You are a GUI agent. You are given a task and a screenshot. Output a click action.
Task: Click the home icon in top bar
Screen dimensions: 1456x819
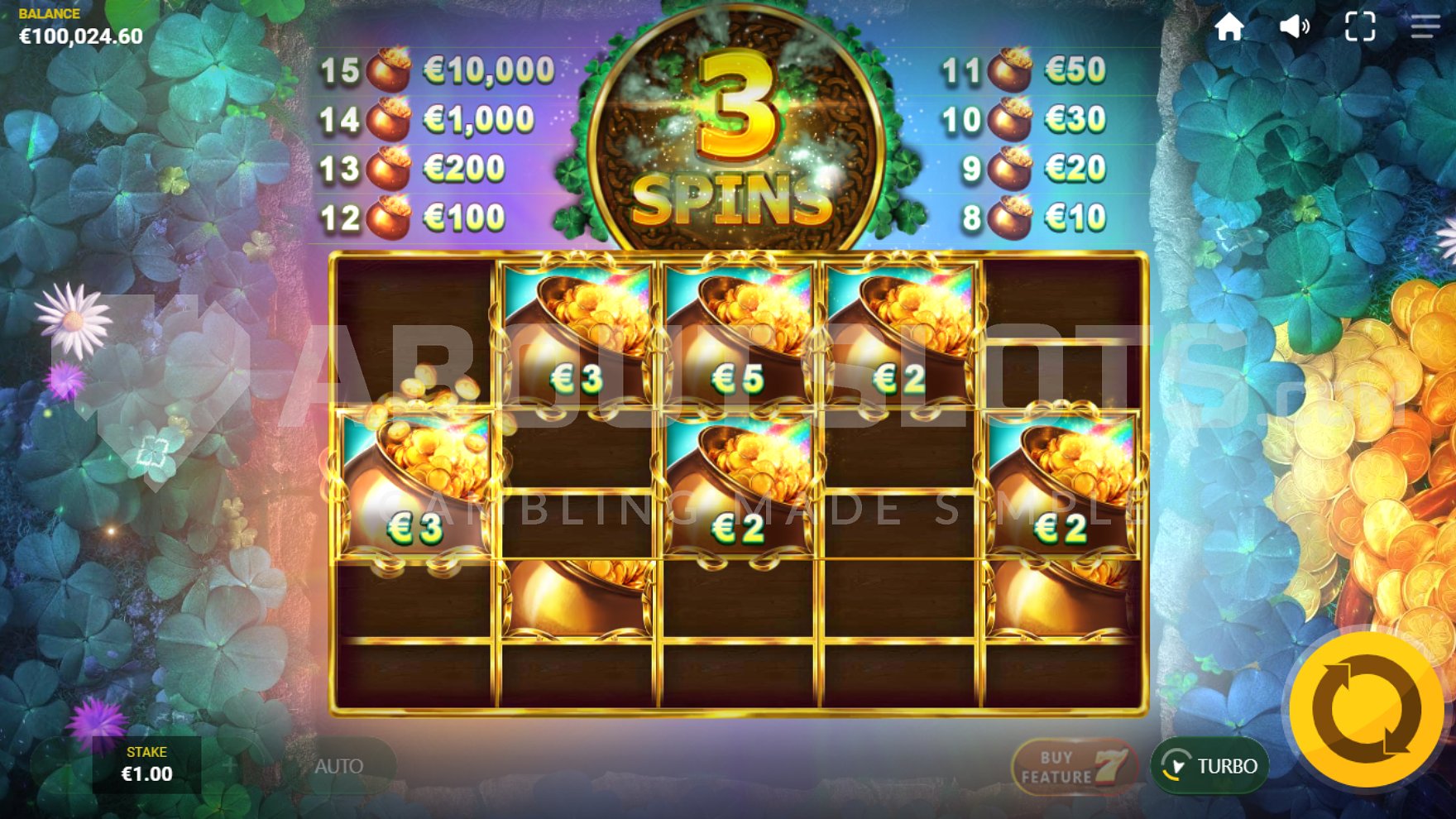[1231, 27]
